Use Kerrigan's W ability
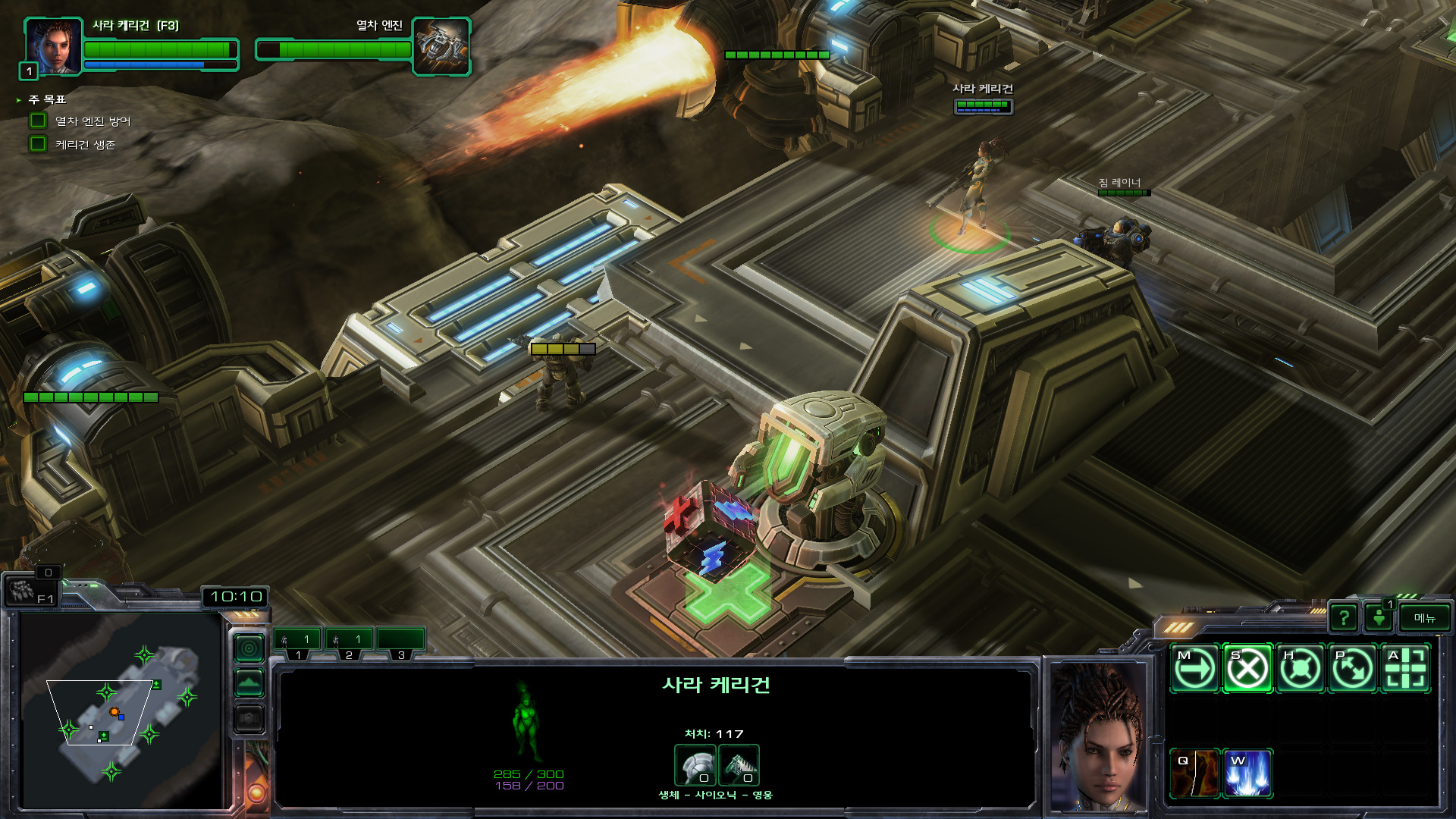Image resolution: width=1456 pixels, height=819 pixels. (x=1247, y=773)
